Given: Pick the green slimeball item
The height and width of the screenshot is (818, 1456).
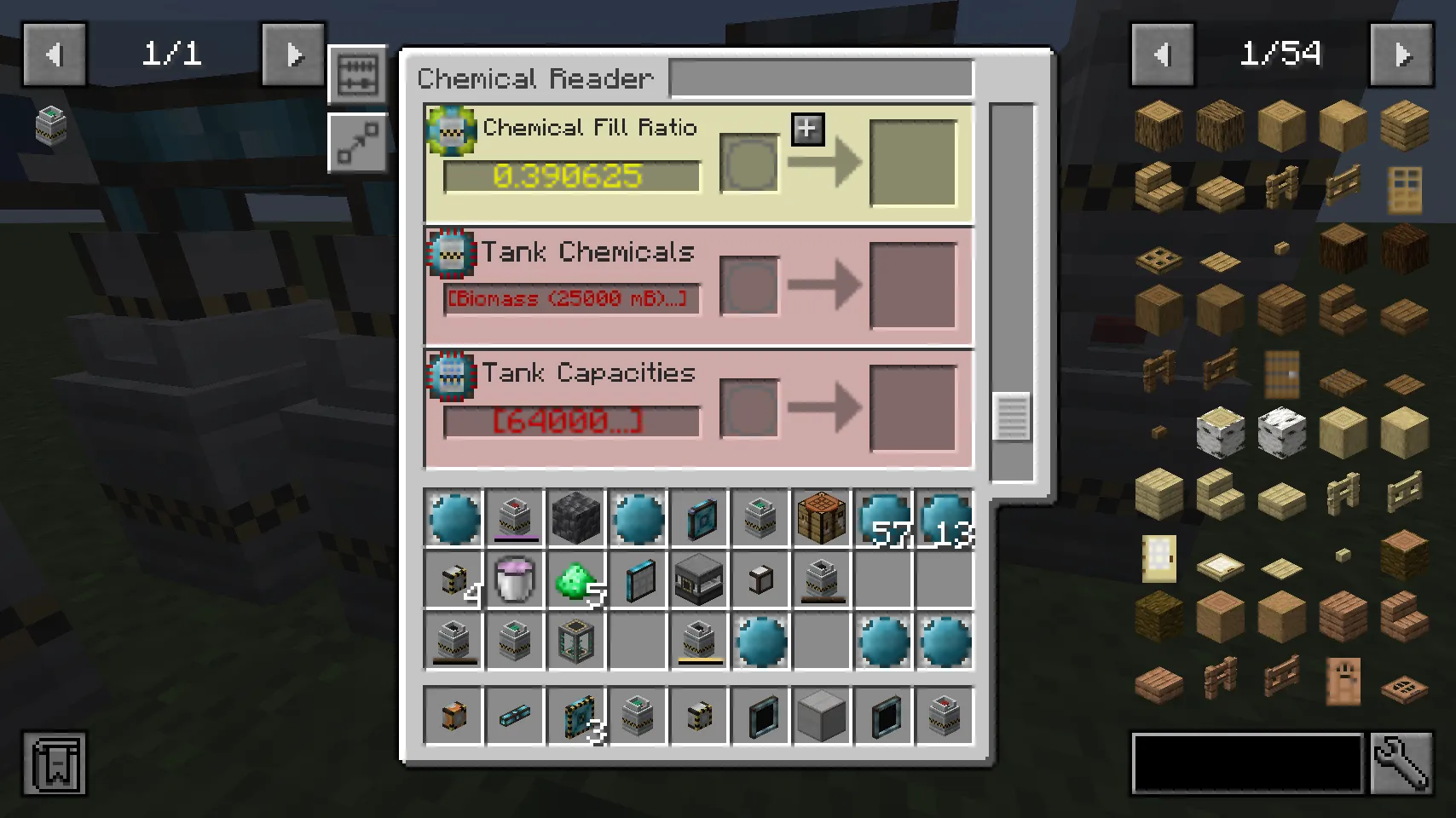Looking at the screenshot, I should [576, 579].
